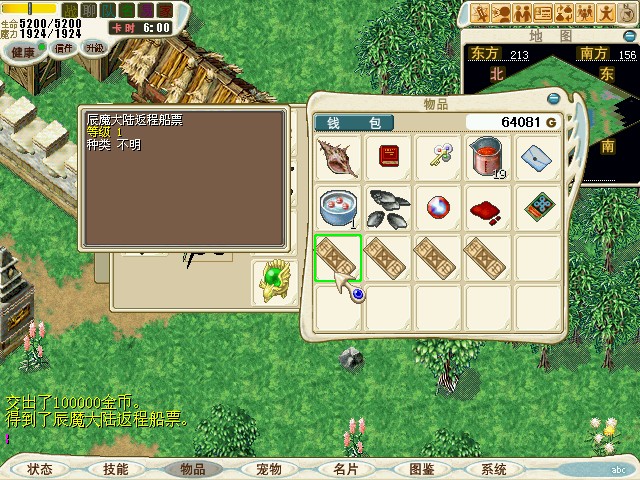Select the blue envelope item
640x480 pixels.
coord(538,158)
